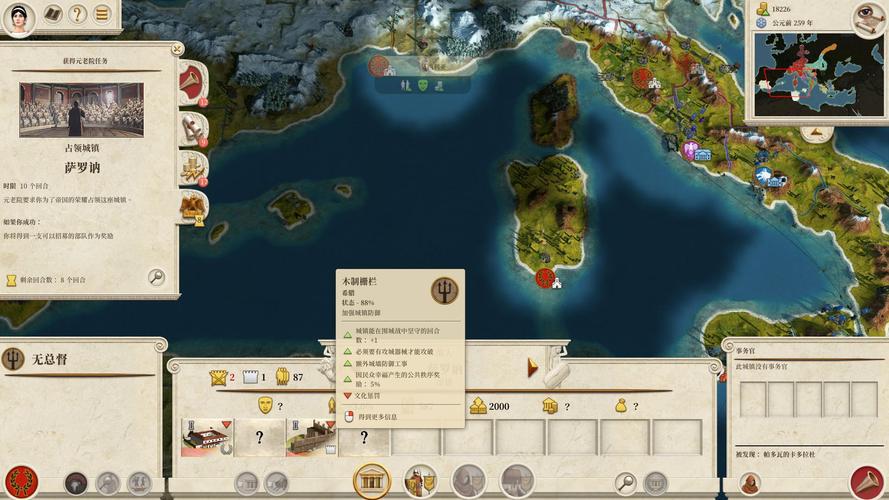Click the question mark help button
Viewport: 889px width, 500px height.
coord(78,14)
